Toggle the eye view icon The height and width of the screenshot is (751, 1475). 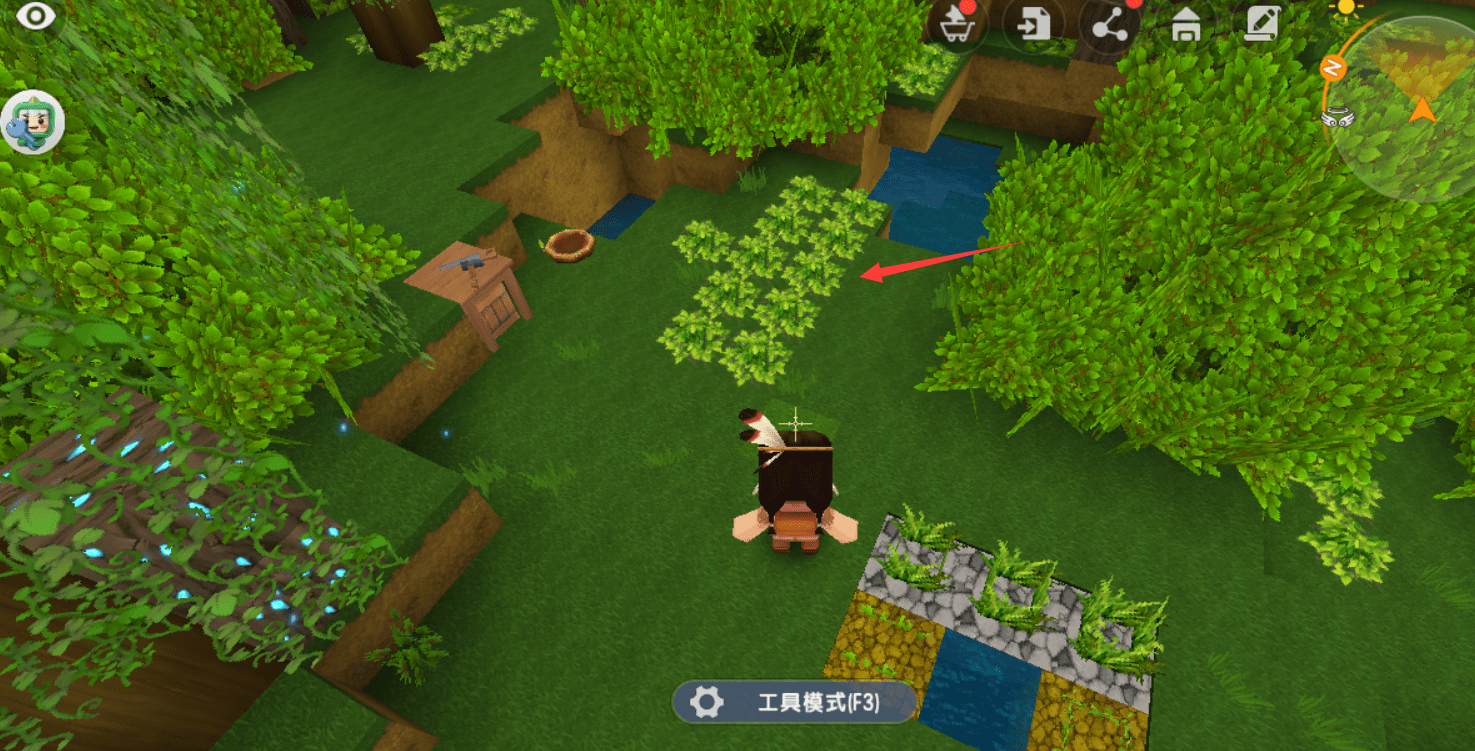36,16
